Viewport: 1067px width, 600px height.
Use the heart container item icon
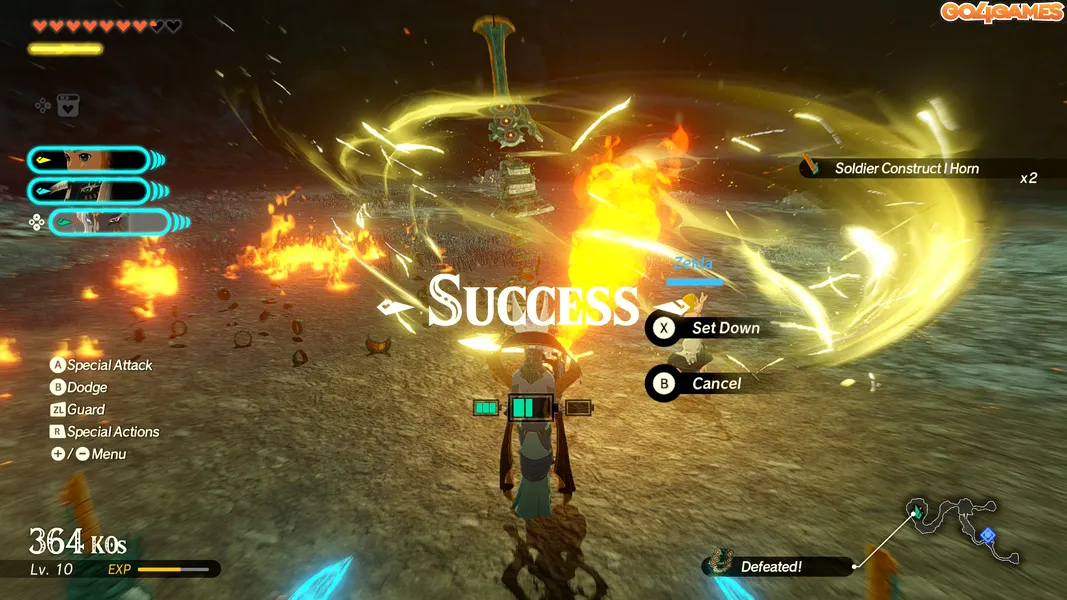68,105
